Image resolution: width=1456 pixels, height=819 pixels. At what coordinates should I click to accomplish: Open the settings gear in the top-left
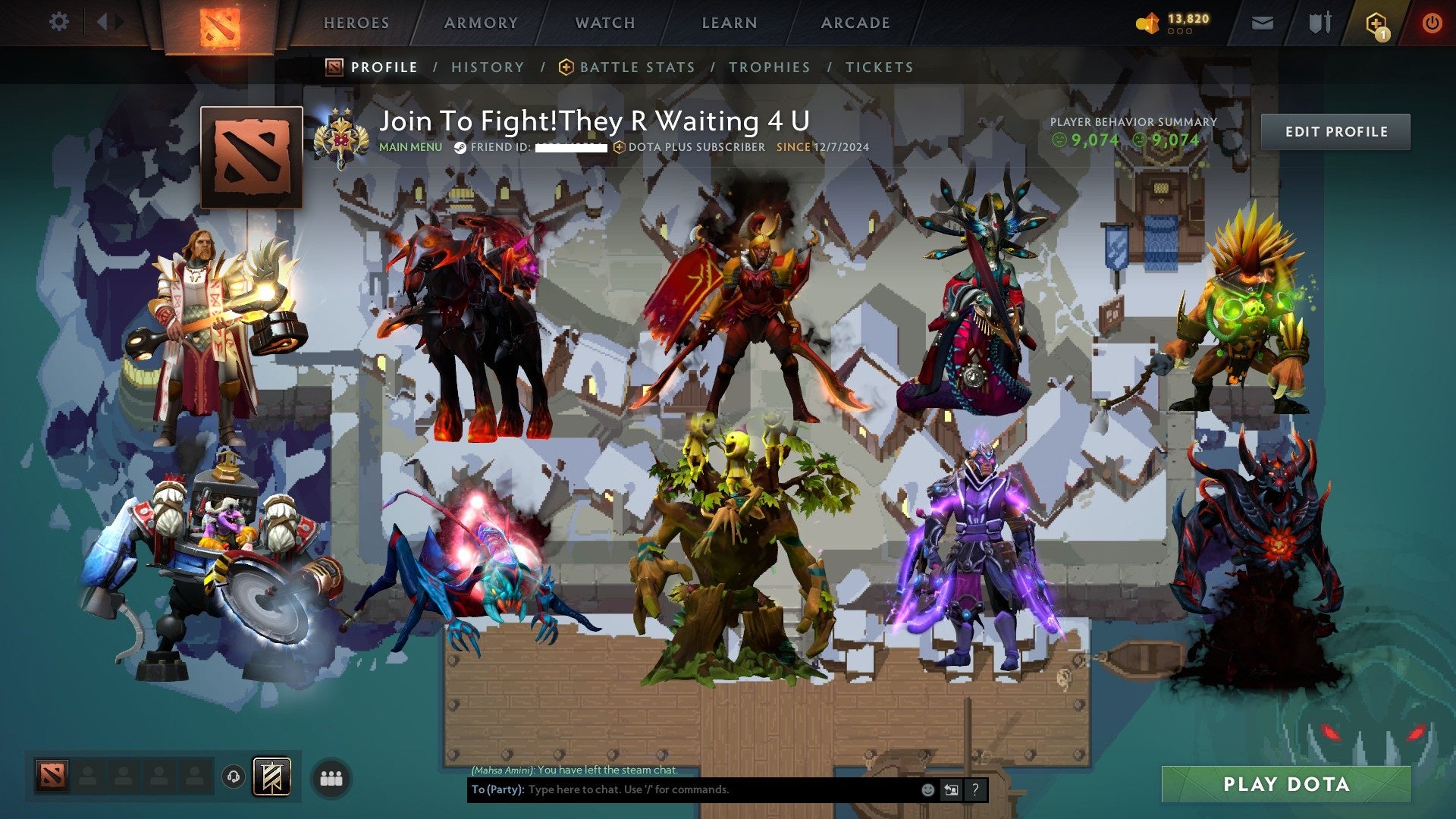coord(58,22)
